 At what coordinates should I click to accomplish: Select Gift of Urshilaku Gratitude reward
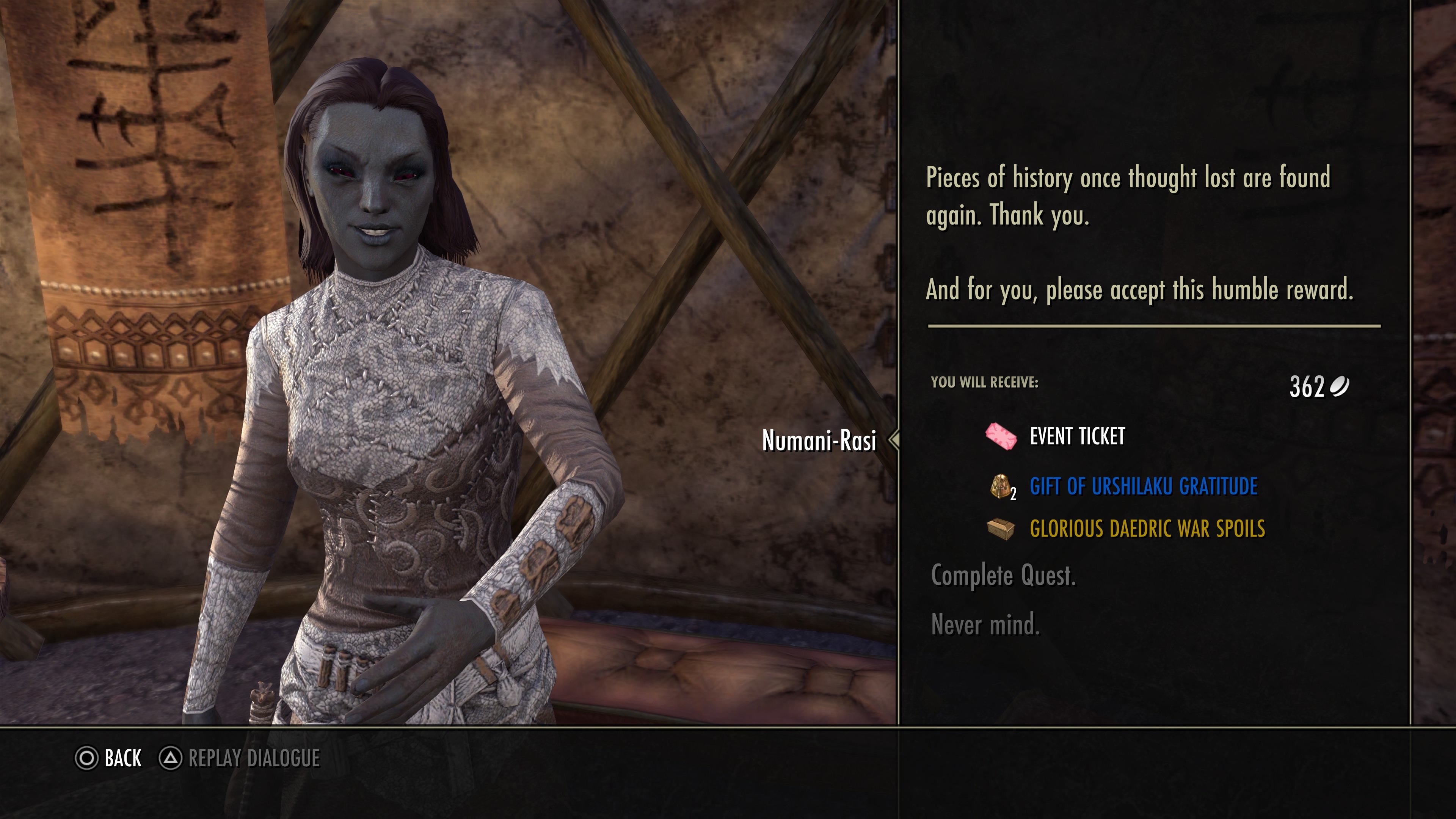(x=1143, y=486)
